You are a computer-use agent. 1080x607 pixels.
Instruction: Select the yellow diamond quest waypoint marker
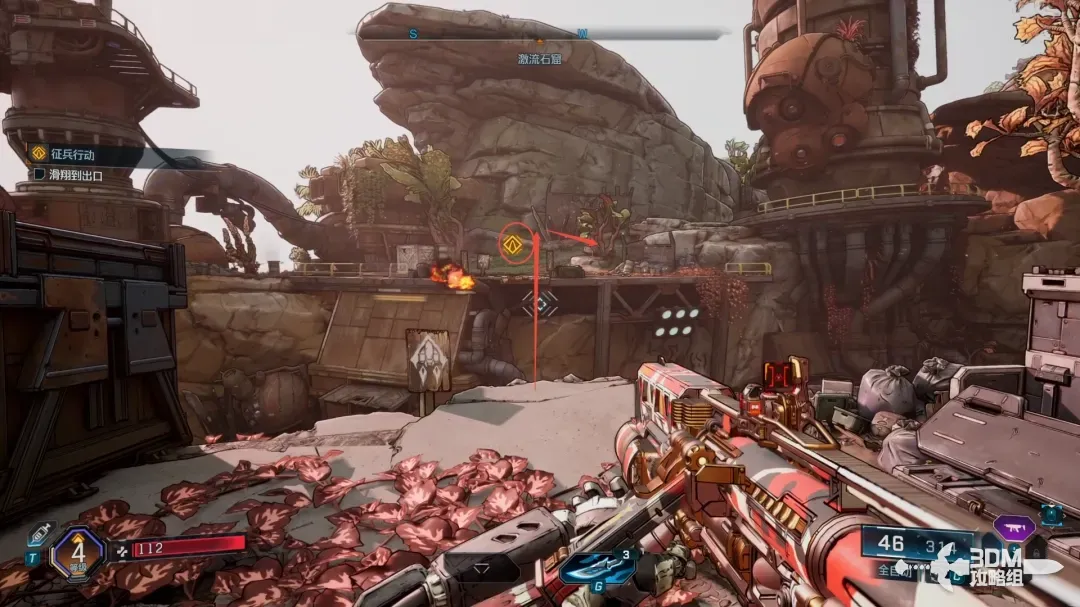point(516,244)
